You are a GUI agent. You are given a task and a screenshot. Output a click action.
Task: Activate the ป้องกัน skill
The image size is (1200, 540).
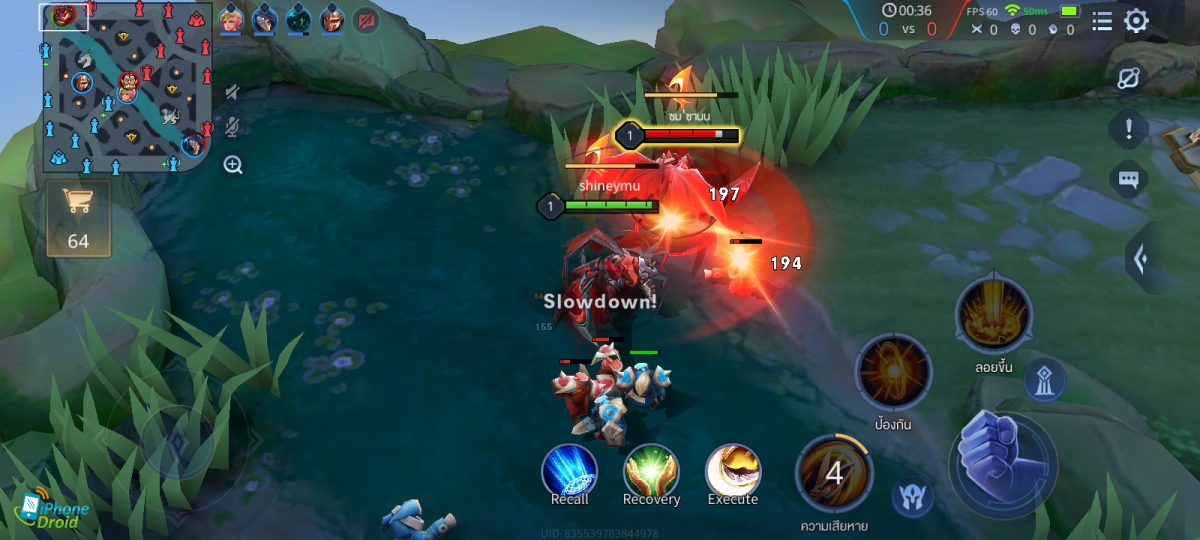pos(892,373)
